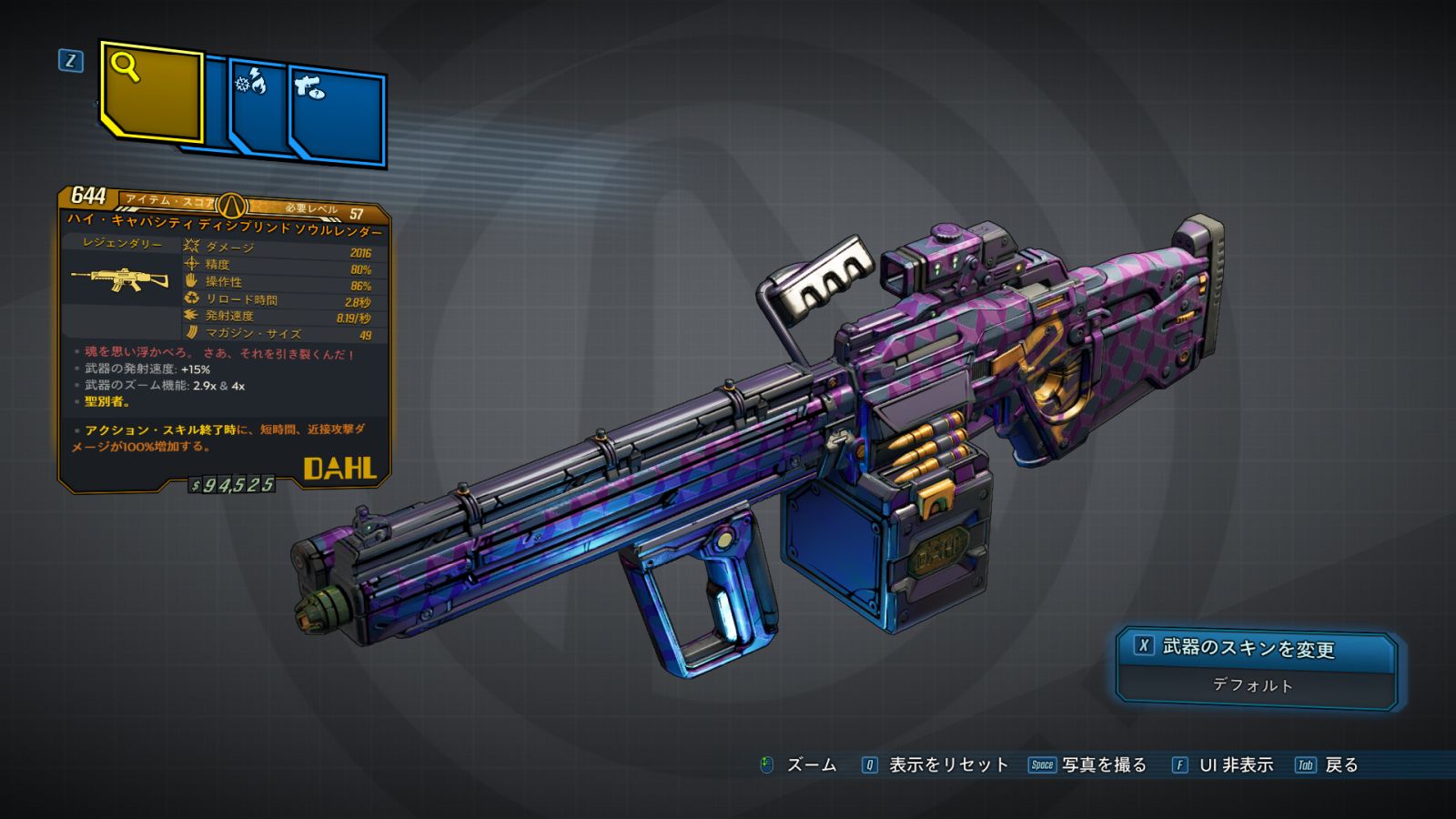Open the gun icon tab
Viewport: 1456px width, 819px height.
(x=338, y=114)
